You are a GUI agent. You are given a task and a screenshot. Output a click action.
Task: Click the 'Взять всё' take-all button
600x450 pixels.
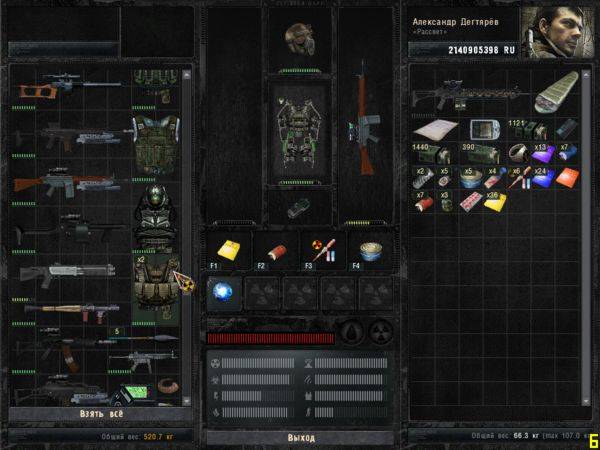pos(99,413)
